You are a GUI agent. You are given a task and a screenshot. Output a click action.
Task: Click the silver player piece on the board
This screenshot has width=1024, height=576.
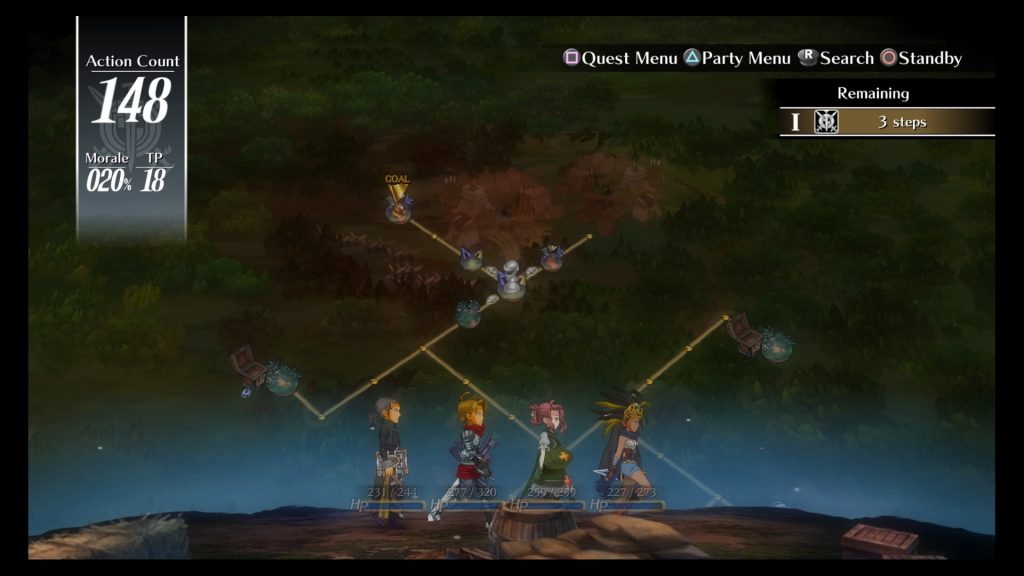click(511, 280)
